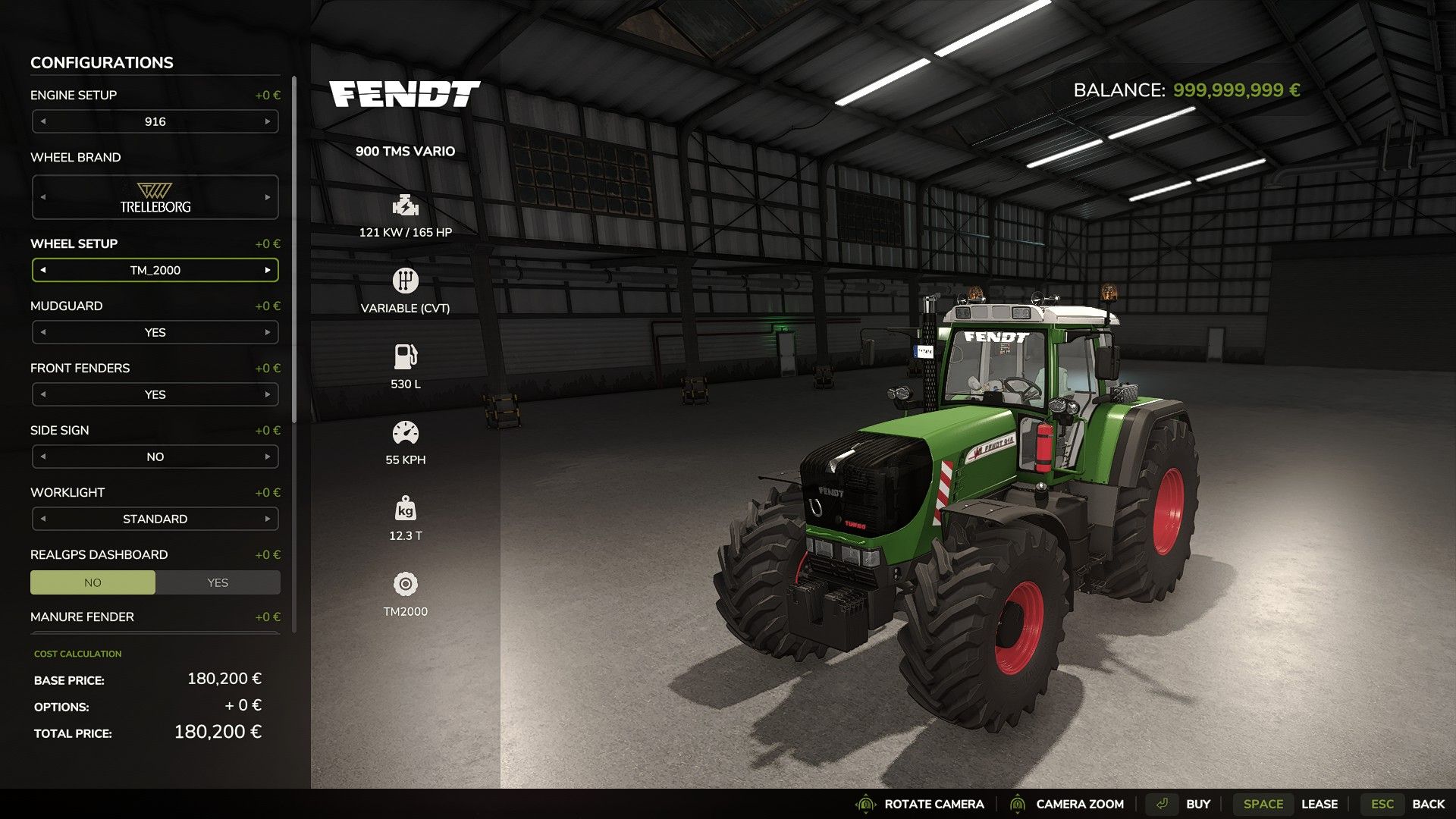The width and height of the screenshot is (1456, 819).
Task: Enable RealGPS Dashboard by choosing YES
Action: pos(218,582)
